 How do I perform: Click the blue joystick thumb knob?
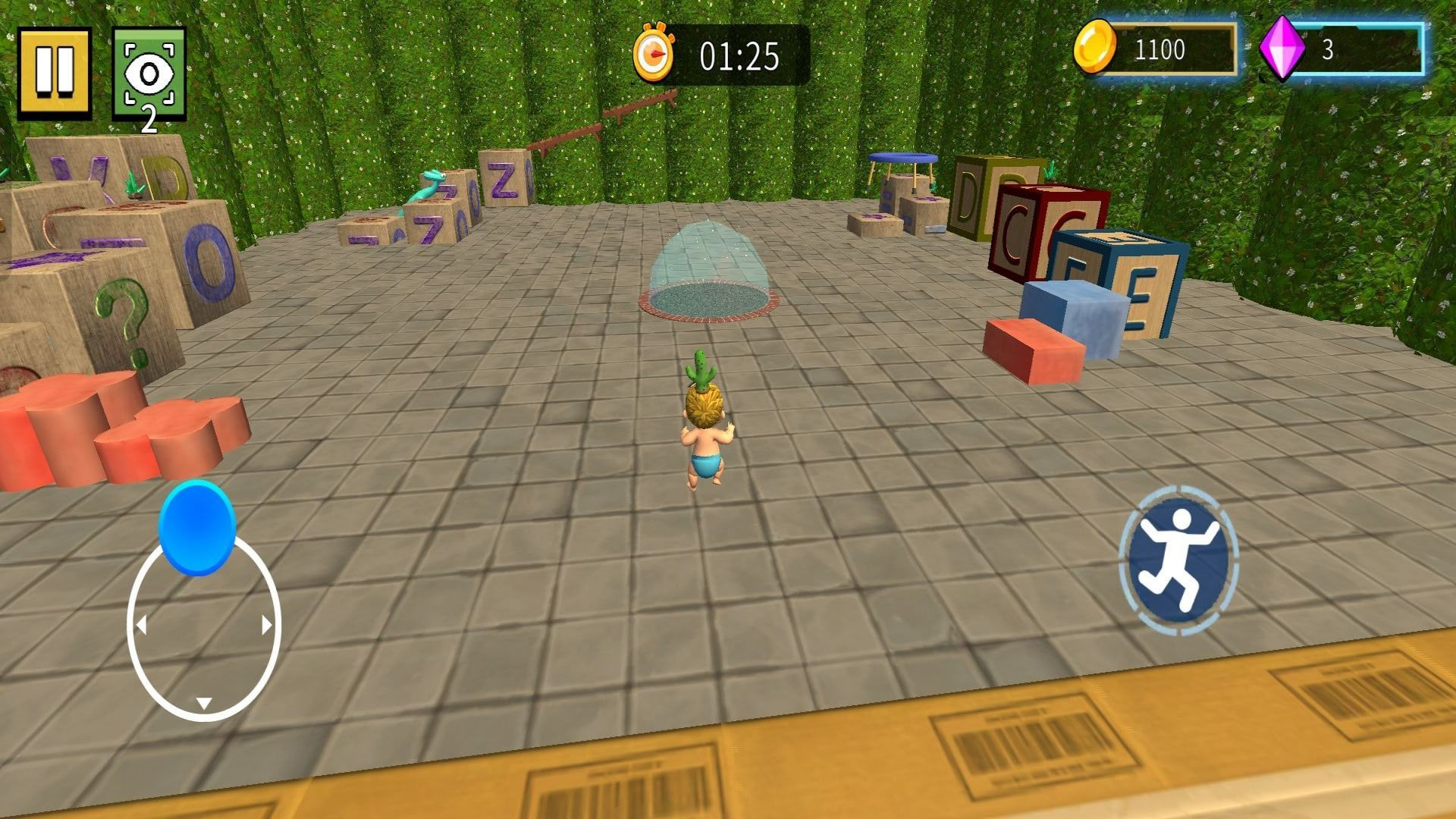point(197,528)
